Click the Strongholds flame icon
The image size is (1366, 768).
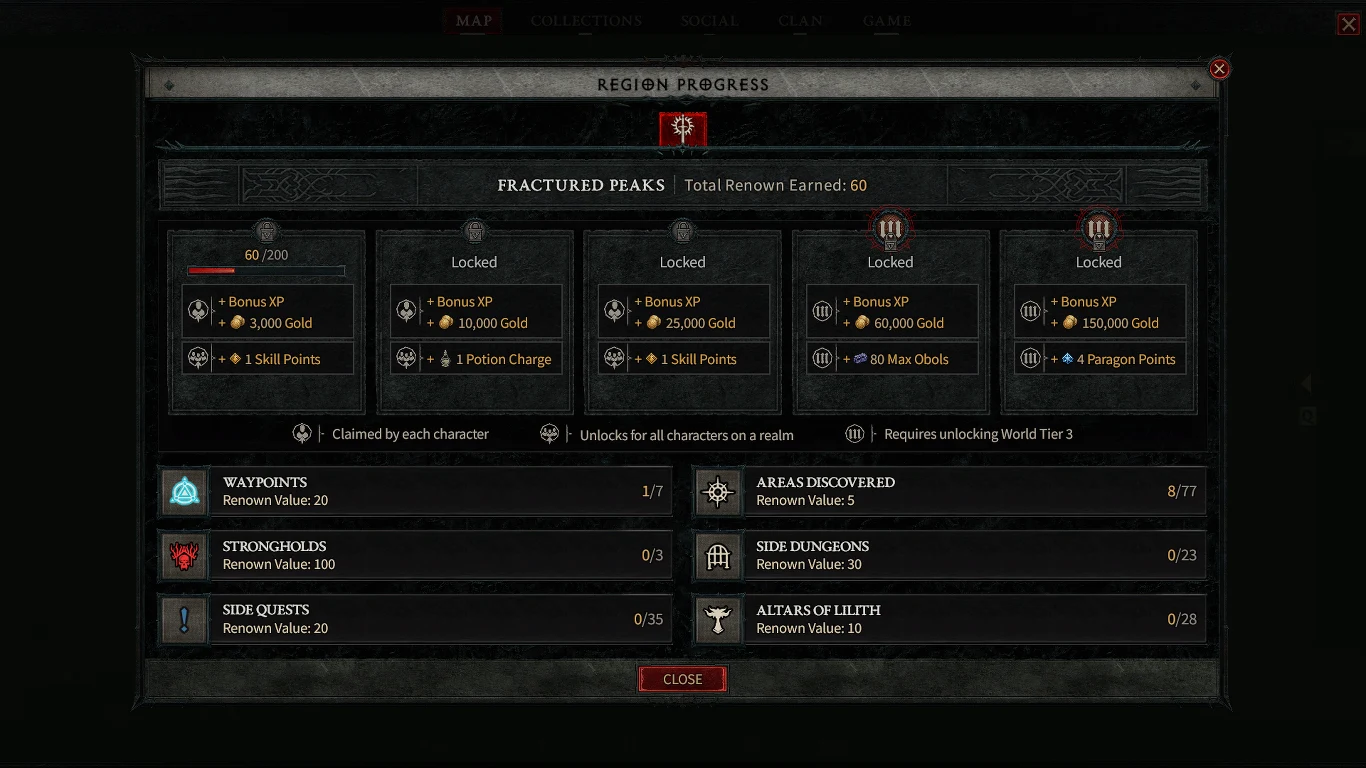tap(184, 556)
